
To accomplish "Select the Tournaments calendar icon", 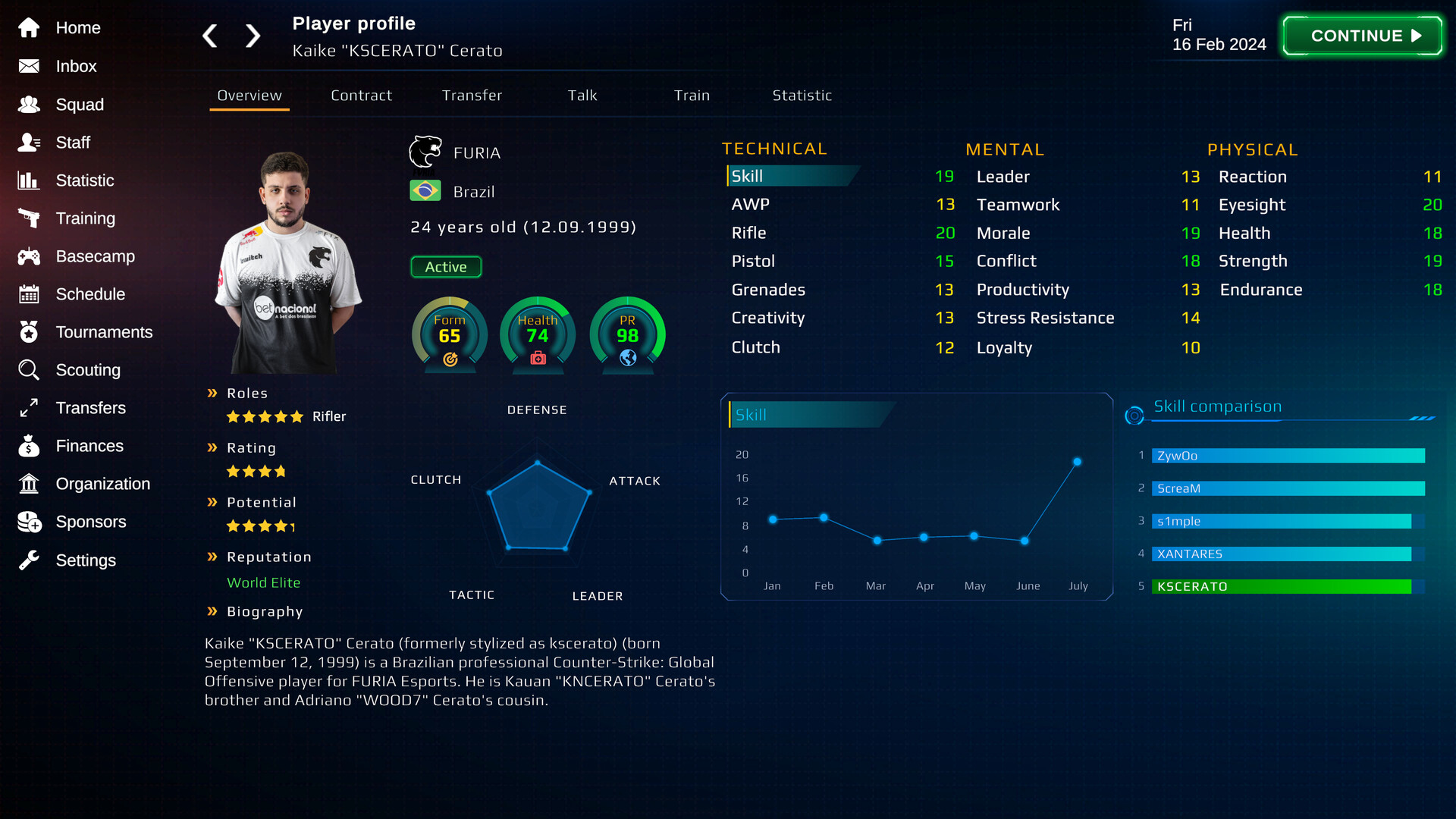I will pos(29,332).
